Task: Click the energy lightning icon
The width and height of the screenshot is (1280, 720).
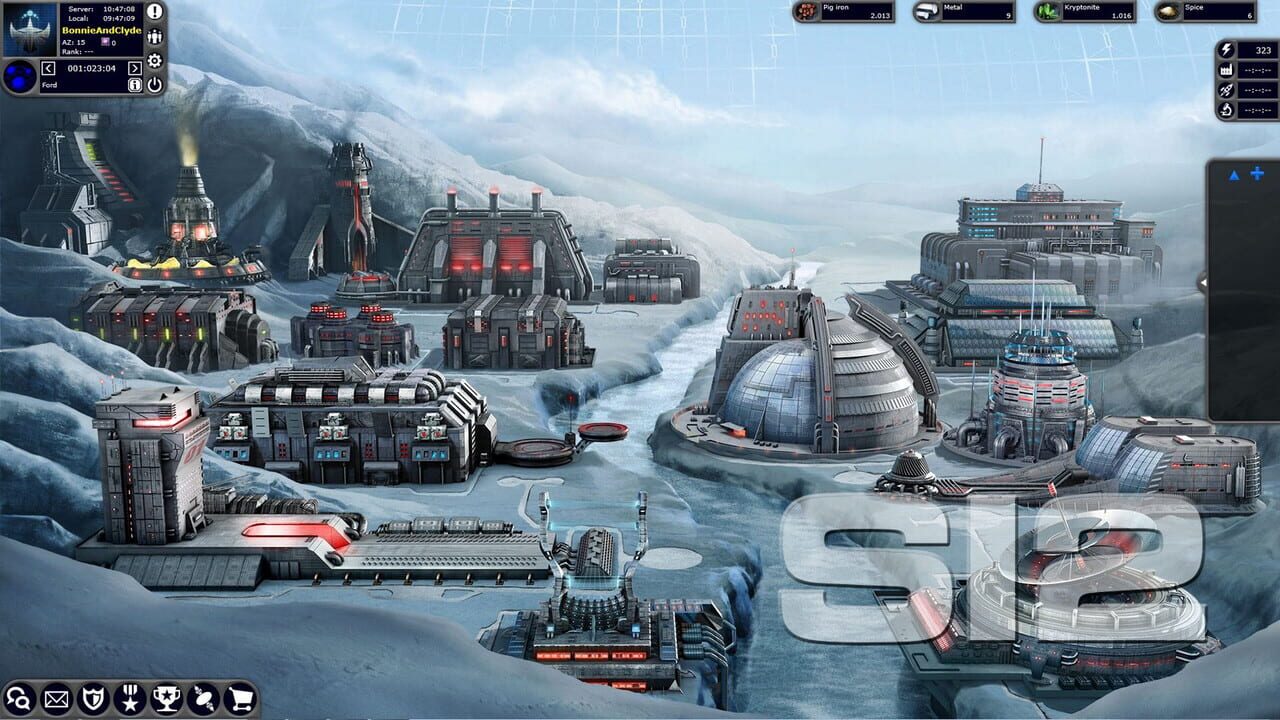Action: [x=1226, y=48]
